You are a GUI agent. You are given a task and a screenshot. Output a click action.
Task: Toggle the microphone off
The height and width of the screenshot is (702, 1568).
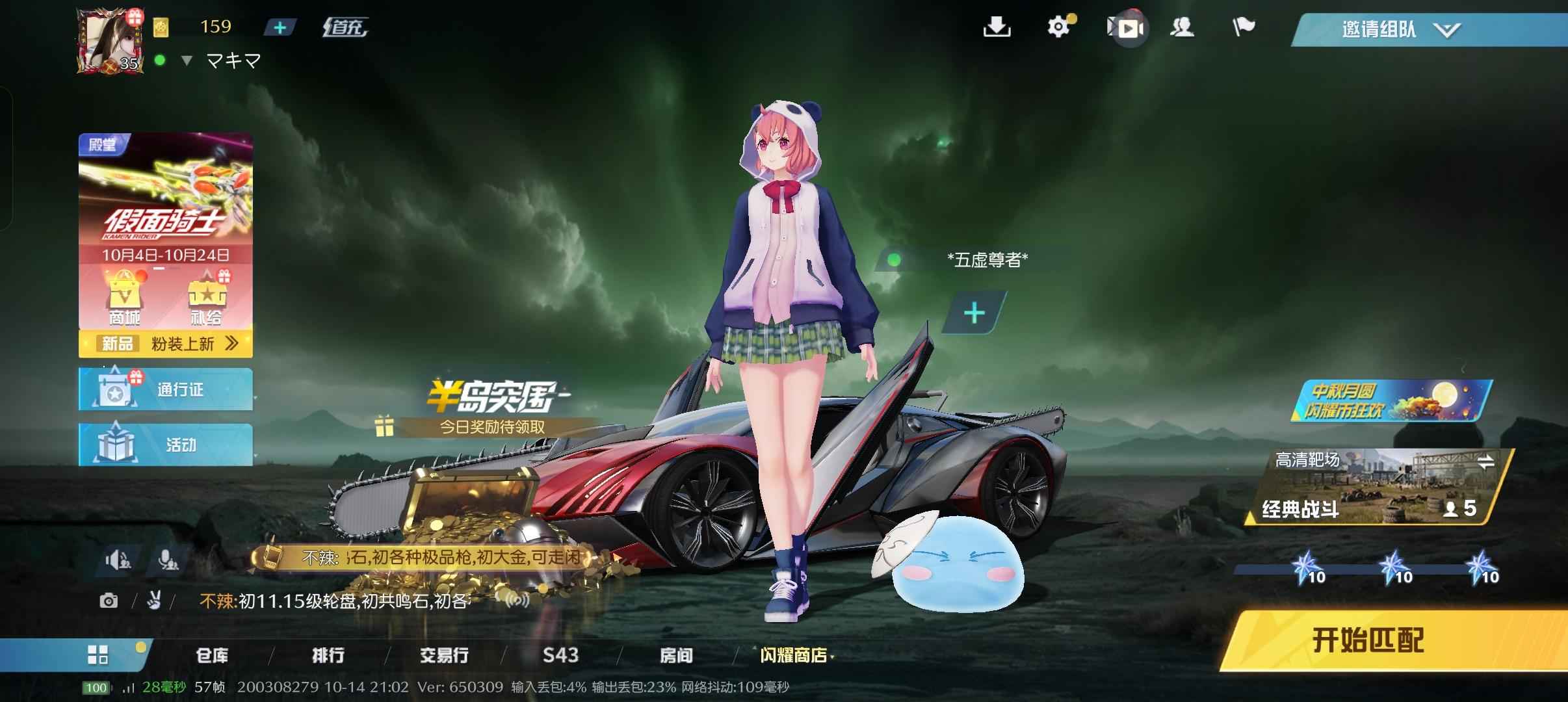point(168,559)
